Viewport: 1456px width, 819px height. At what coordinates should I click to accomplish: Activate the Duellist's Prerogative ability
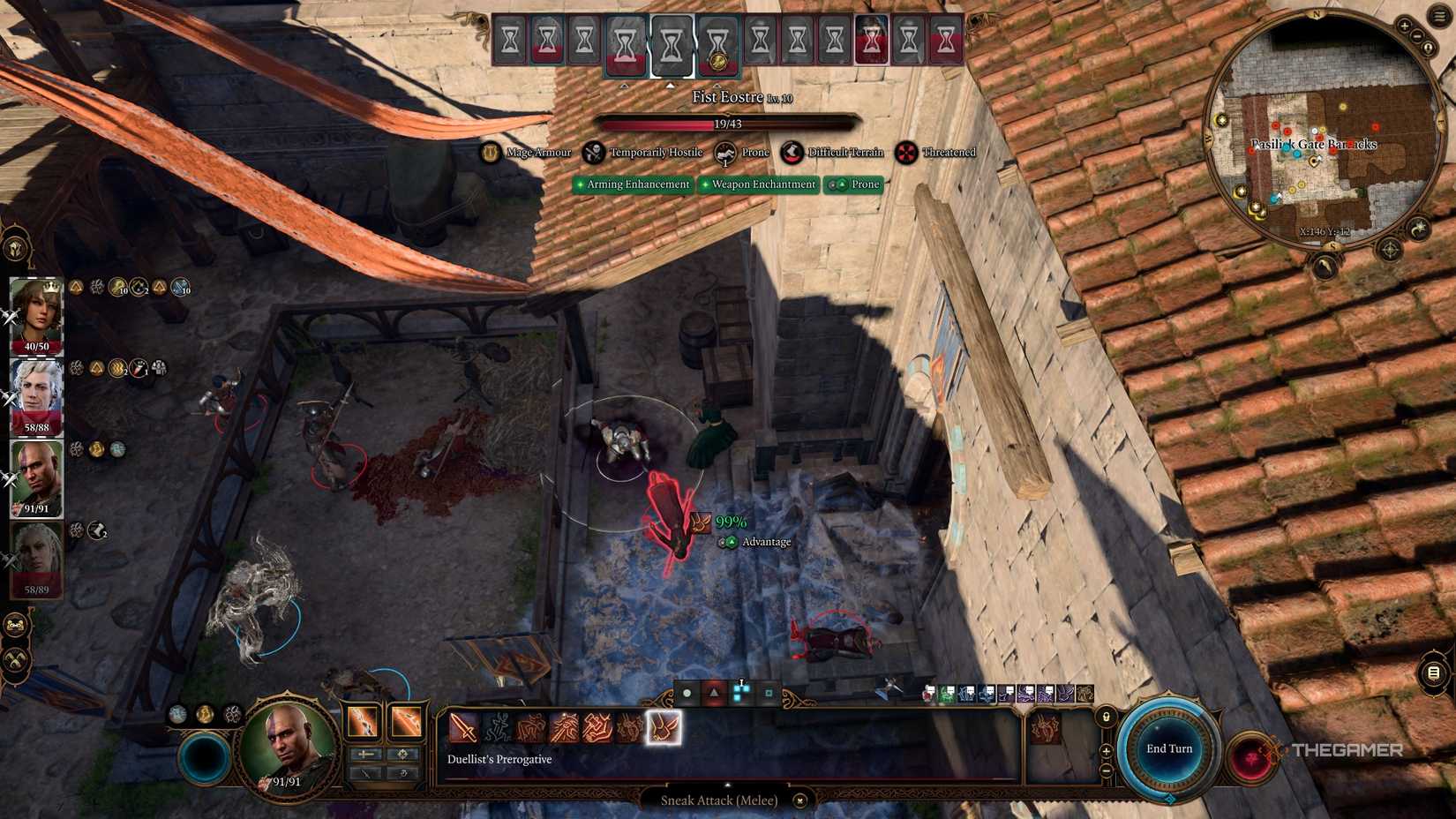[x=664, y=729]
